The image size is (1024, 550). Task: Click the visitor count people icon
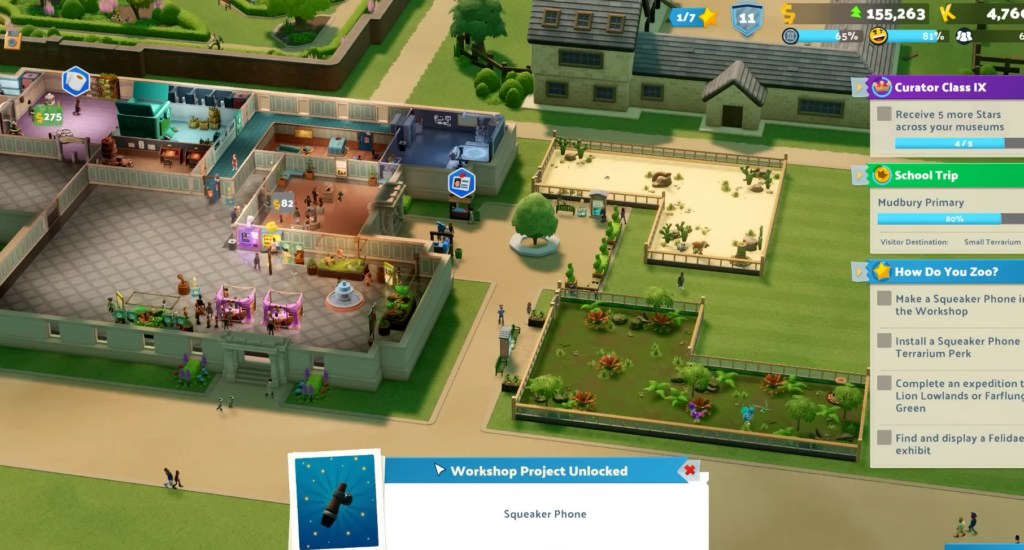963,36
